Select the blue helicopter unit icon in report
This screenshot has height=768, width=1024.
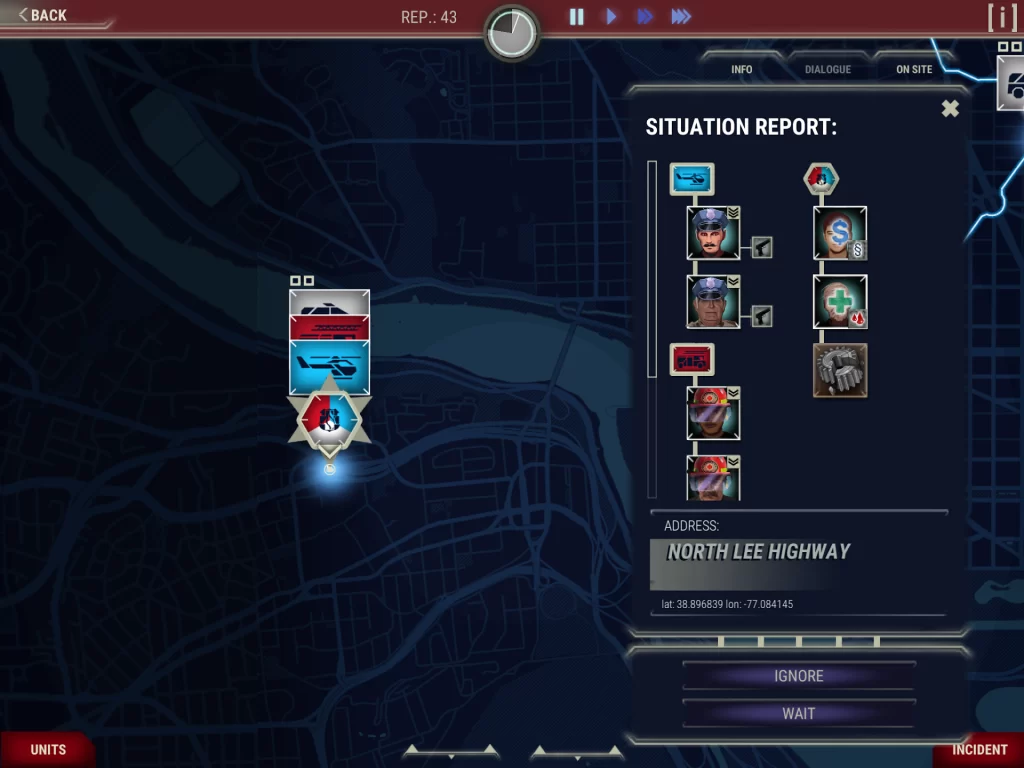click(x=691, y=179)
